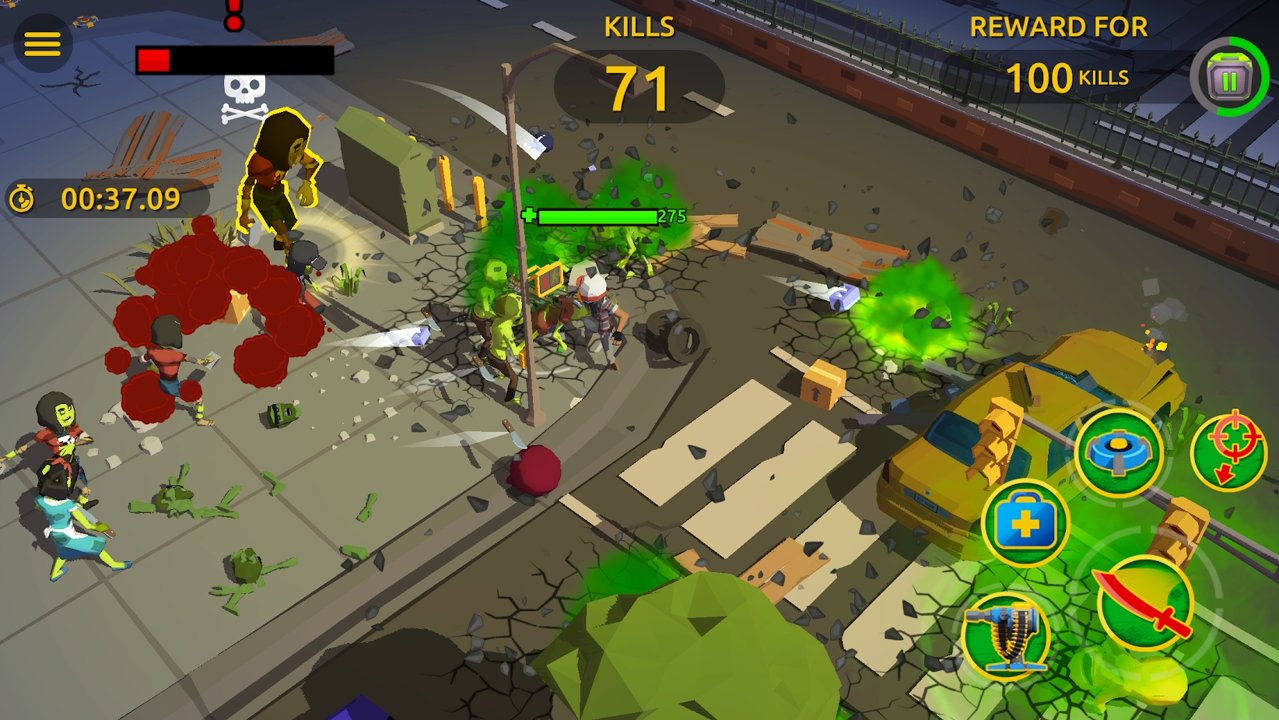Open the hamburger menu
Viewport: 1279px width, 720px height.
(x=42, y=44)
